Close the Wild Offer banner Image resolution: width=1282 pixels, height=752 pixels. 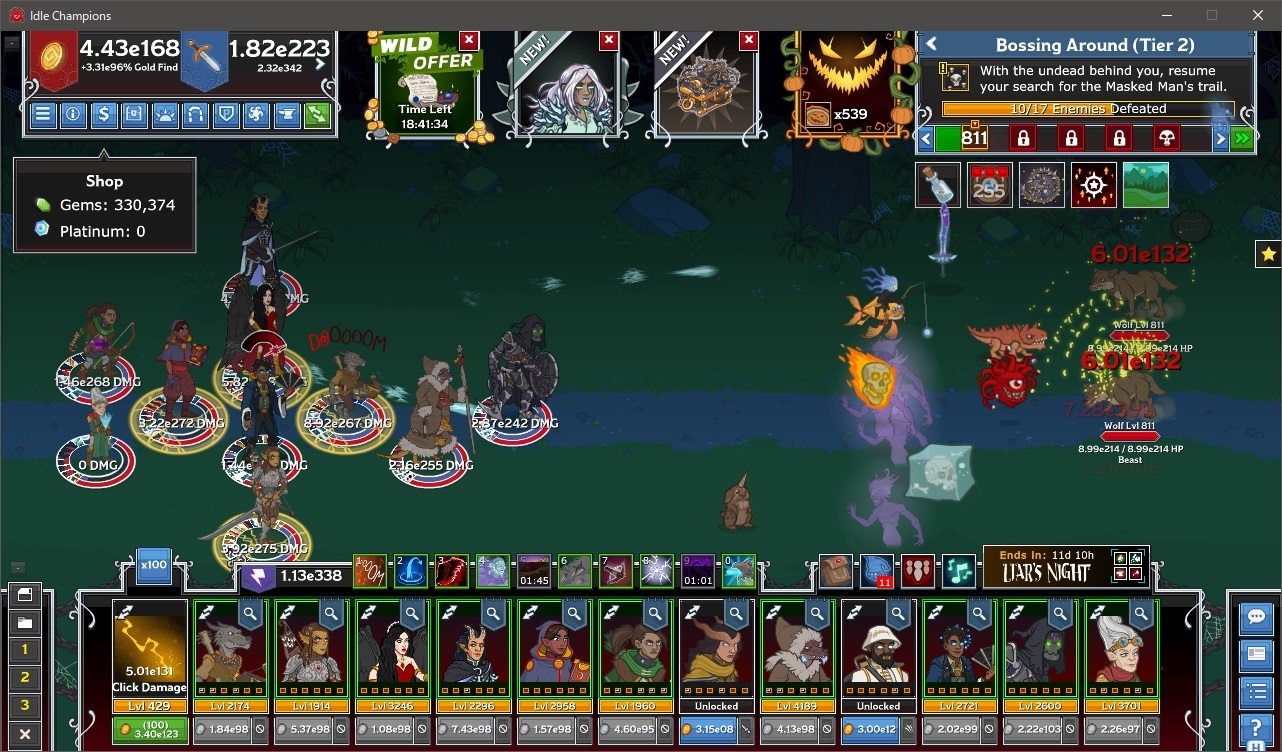click(x=469, y=40)
